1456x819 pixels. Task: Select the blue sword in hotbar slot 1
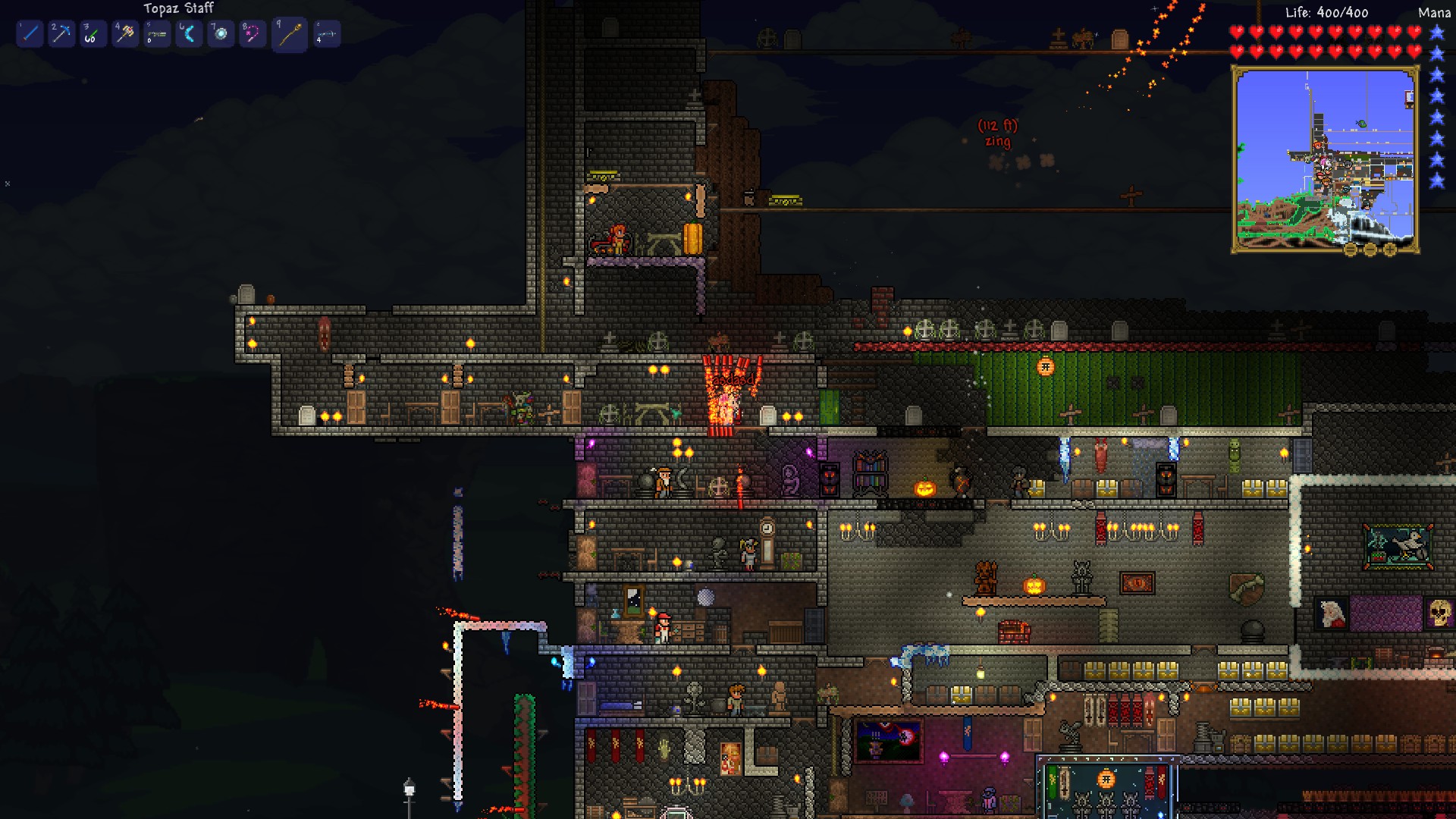coord(30,33)
